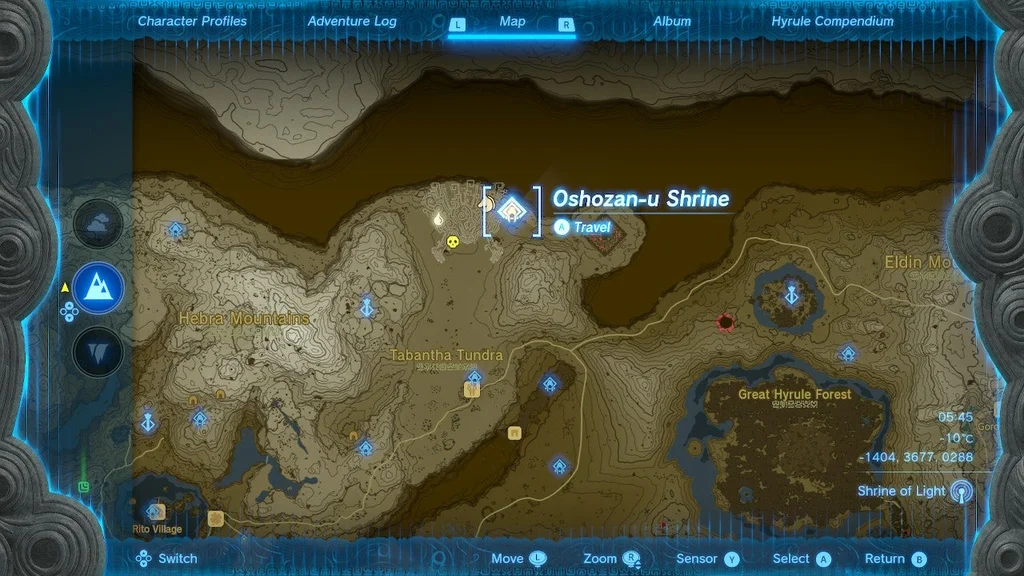Select the Rito Village map marker

155,512
